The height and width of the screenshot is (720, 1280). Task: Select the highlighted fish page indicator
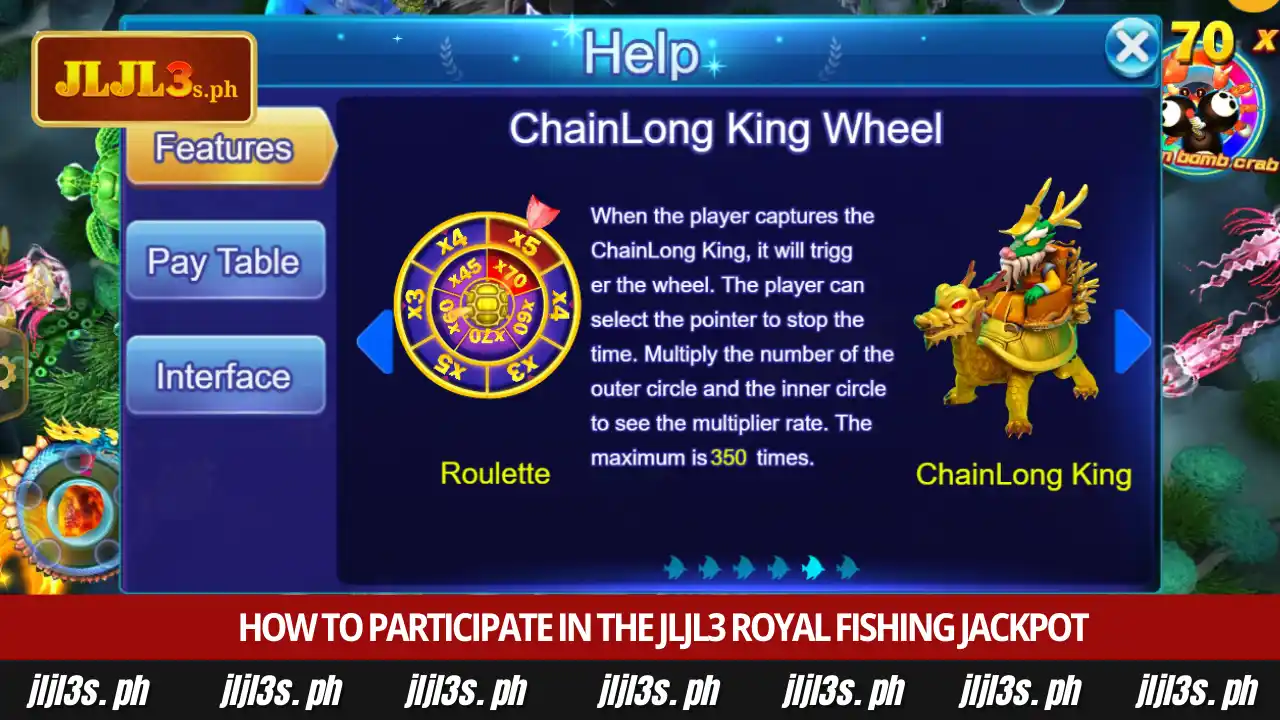coord(812,566)
